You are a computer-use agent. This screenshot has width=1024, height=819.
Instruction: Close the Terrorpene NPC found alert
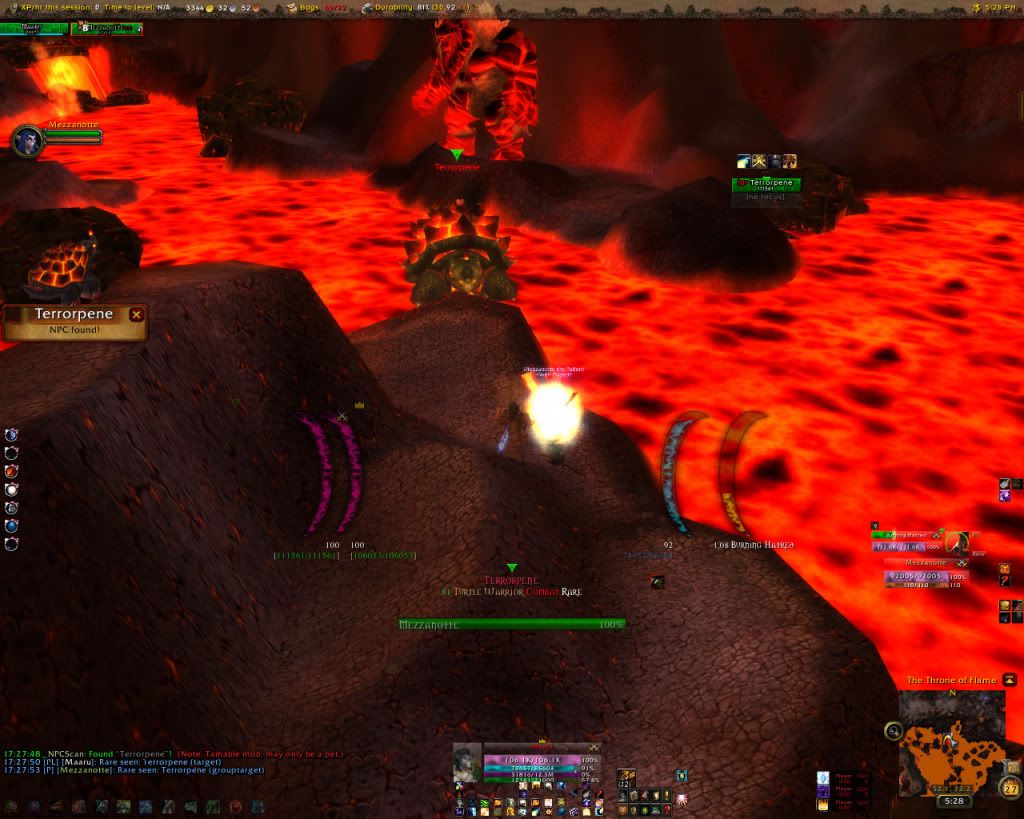[x=137, y=314]
